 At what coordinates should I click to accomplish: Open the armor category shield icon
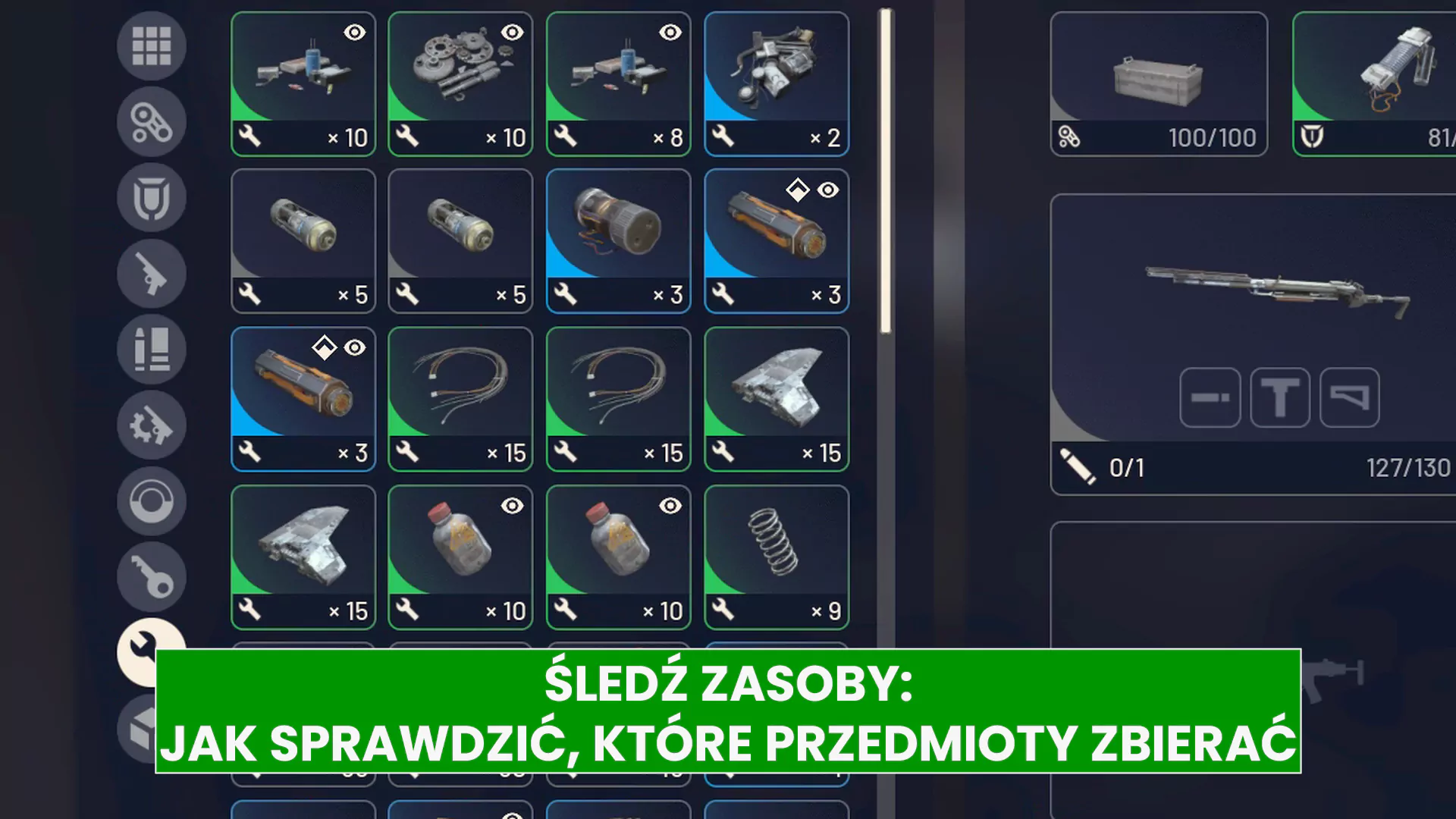point(152,196)
